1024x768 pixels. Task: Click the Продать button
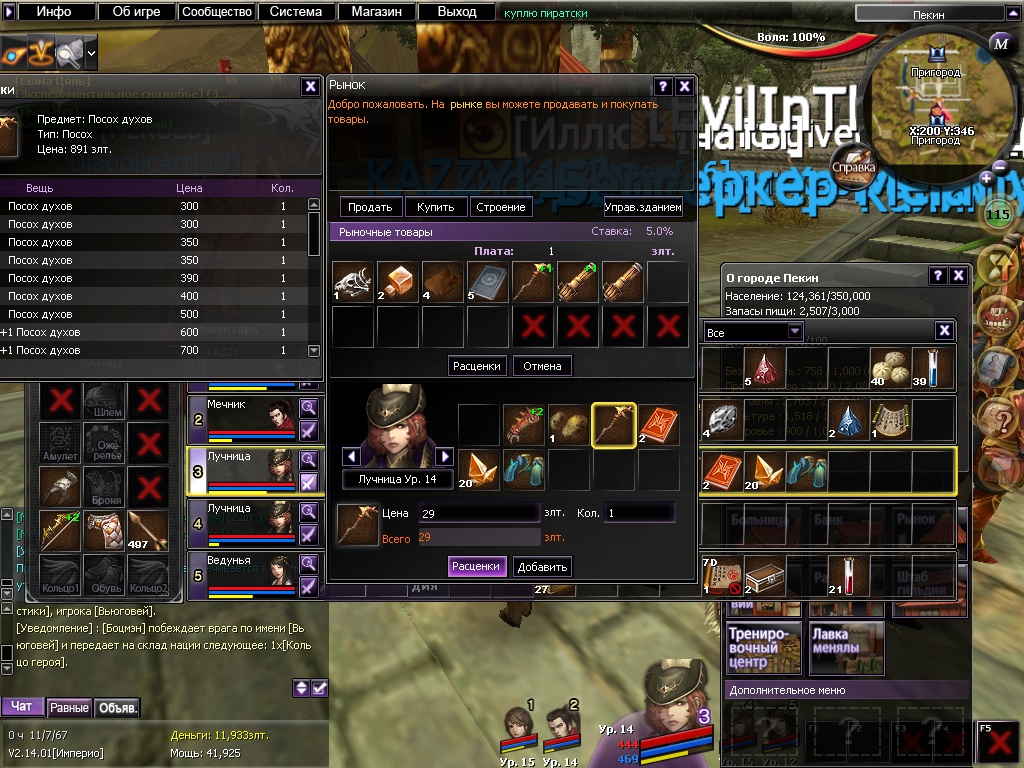point(371,207)
